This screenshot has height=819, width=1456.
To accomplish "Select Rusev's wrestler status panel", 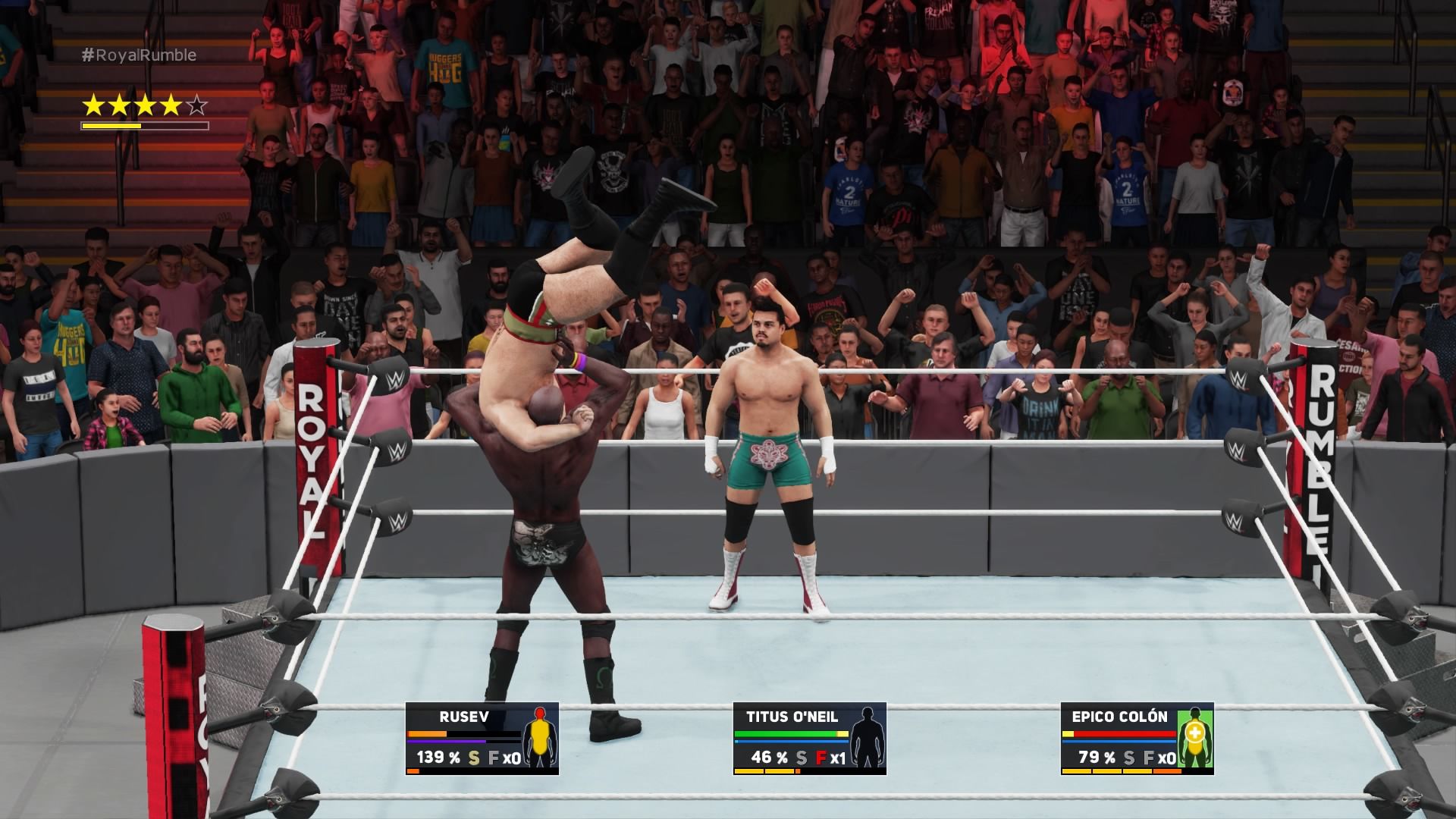I will 482,738.
